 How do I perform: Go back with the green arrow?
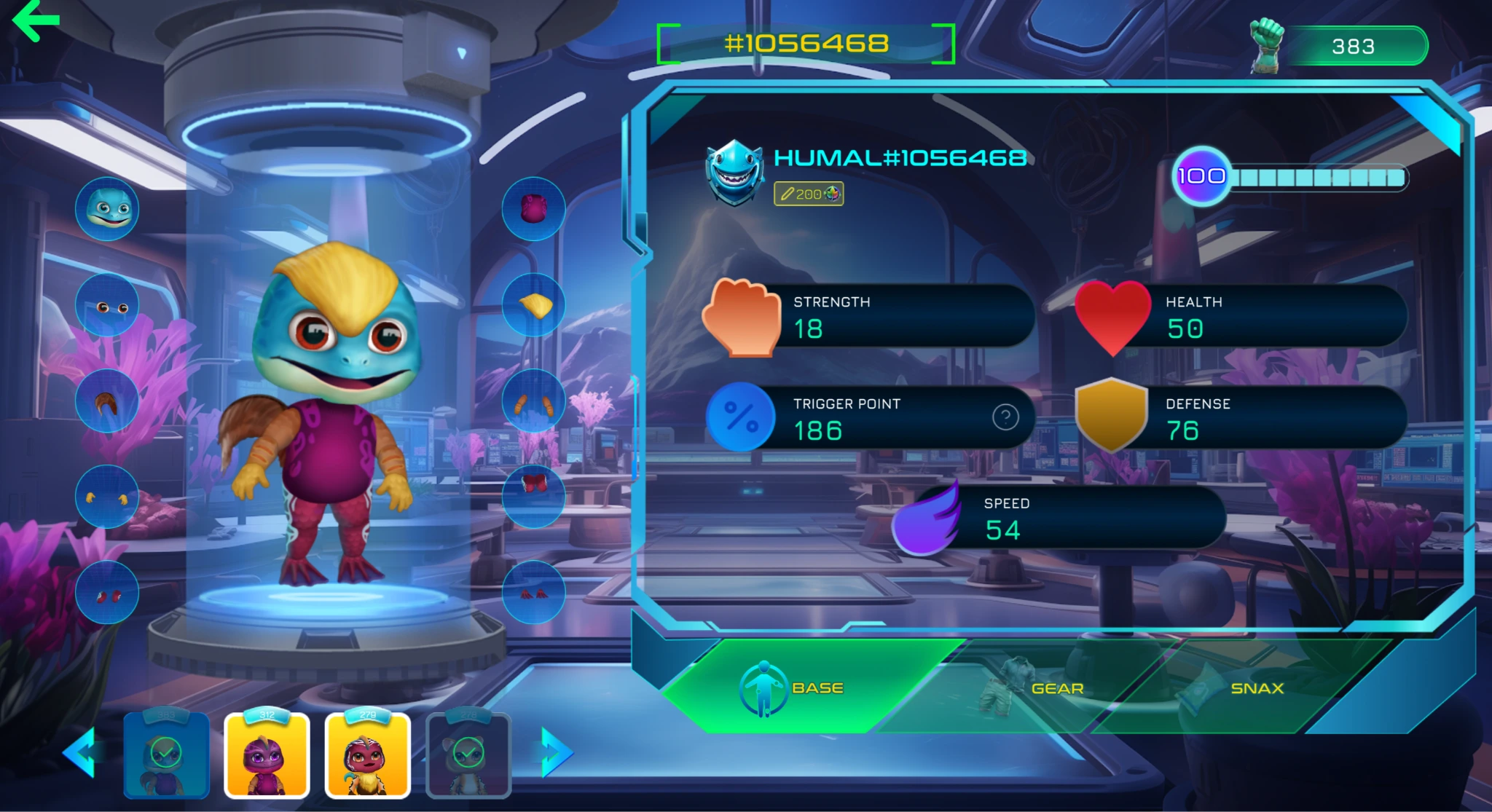[36, 20]
